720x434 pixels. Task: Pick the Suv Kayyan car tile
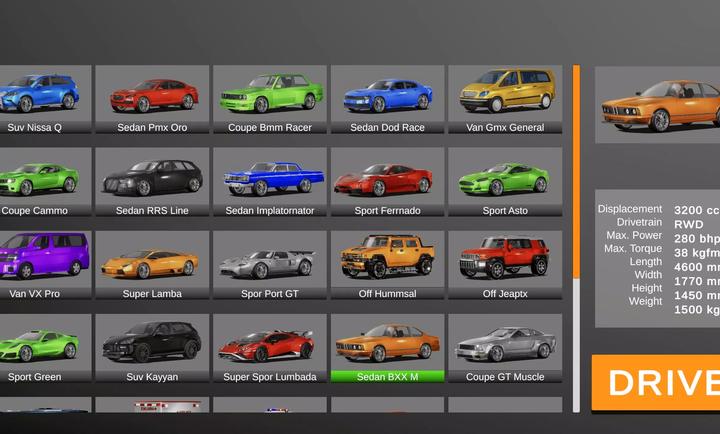pos(152,347)
